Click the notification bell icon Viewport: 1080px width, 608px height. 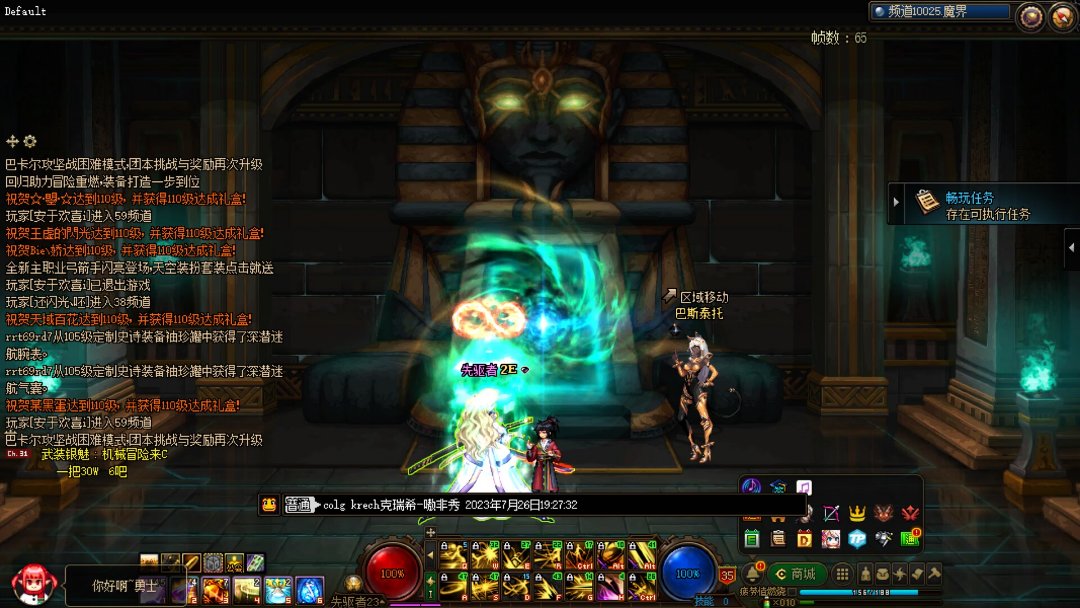tap(751, 573)
